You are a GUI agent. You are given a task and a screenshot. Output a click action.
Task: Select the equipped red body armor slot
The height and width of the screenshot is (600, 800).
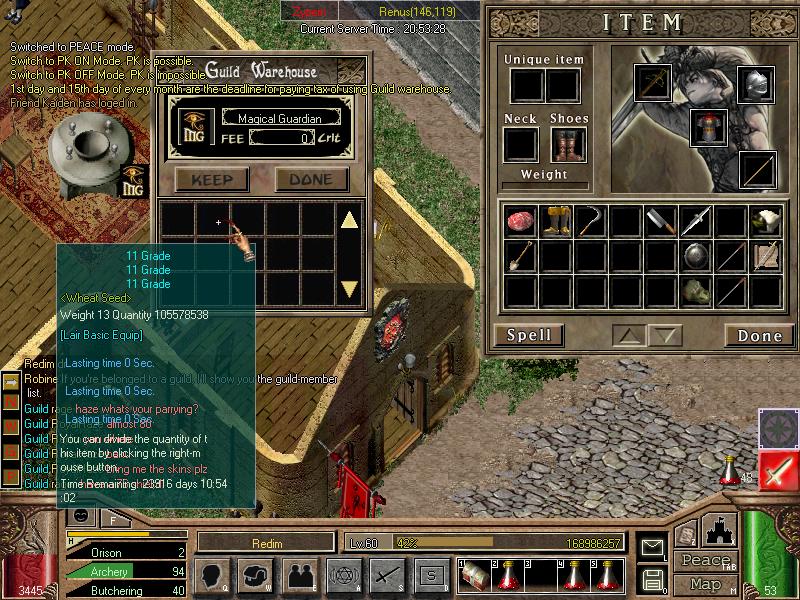[x=708, y=127]
